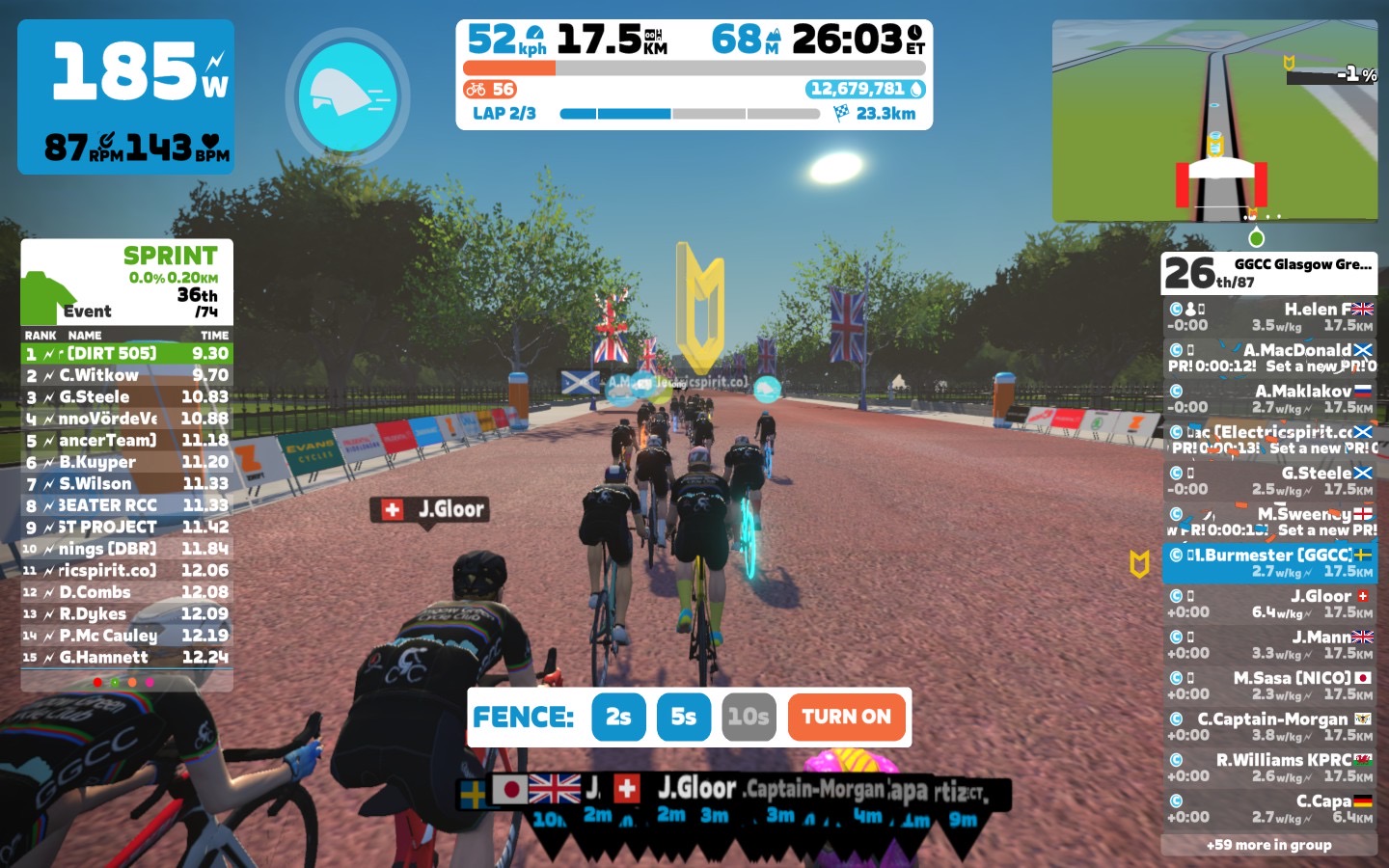Image resolution: width=1389 pixels, height=868 pixels.
Task: Select rider A.MacDonald in the list
Action: click(x=1269, y=358)
